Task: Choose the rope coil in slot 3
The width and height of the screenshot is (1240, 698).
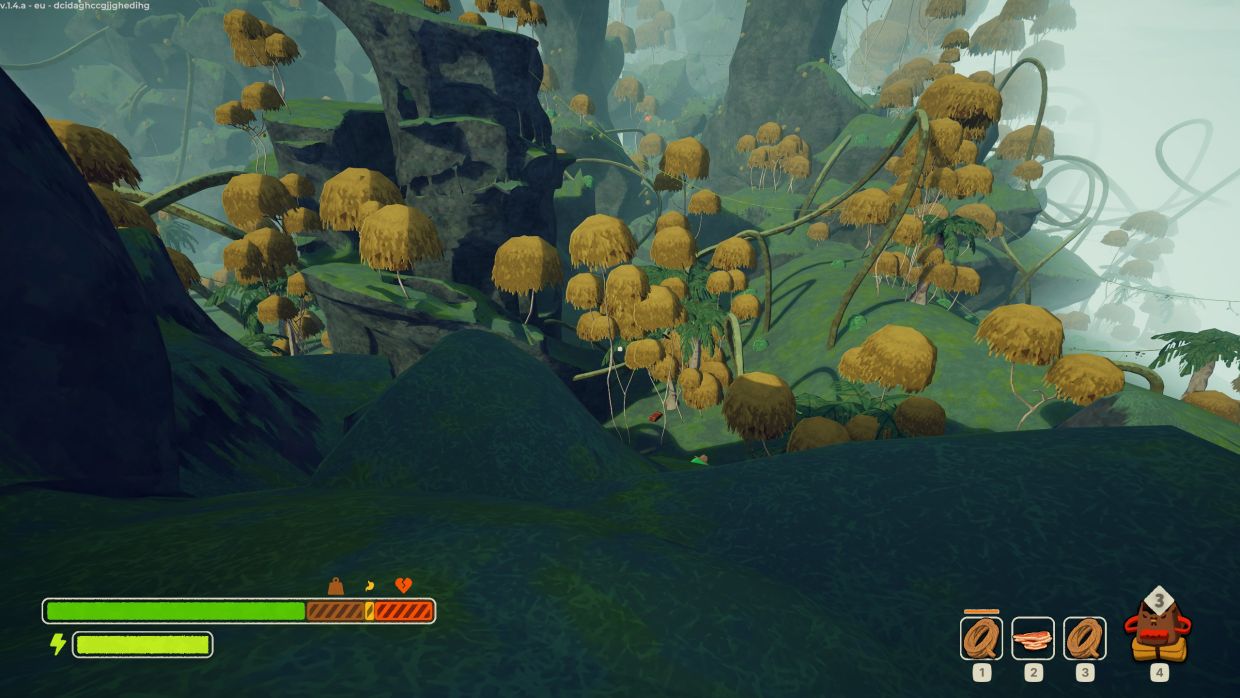Action: click(x=1085, y=638)
